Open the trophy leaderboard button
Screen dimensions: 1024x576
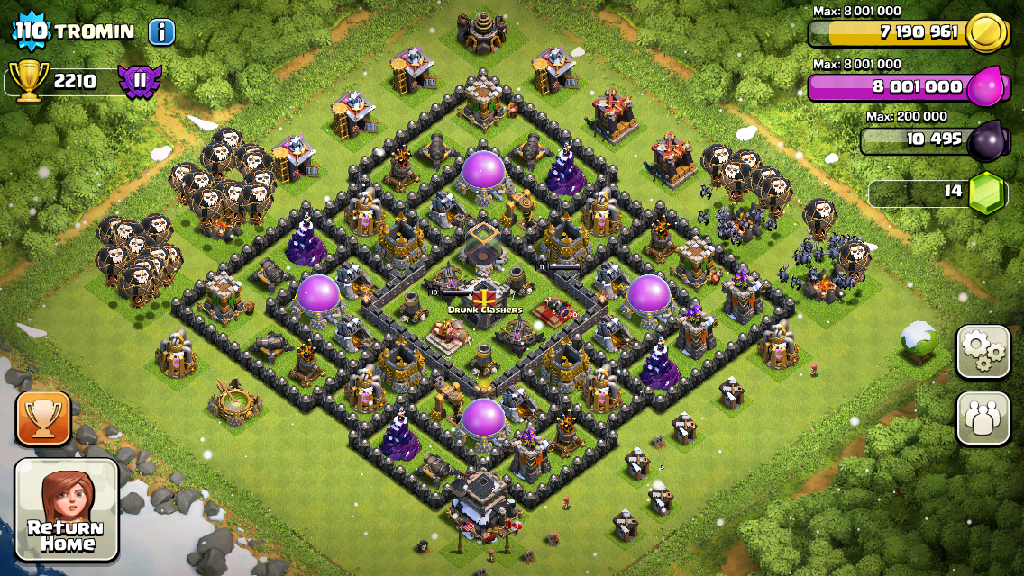(x=43, y=417)
